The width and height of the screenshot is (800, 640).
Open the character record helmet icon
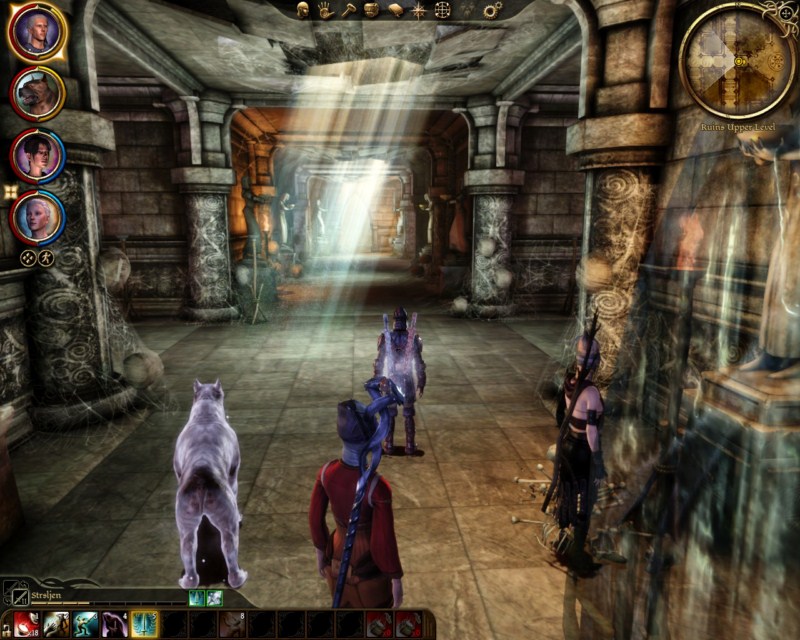tap(303, 10)
